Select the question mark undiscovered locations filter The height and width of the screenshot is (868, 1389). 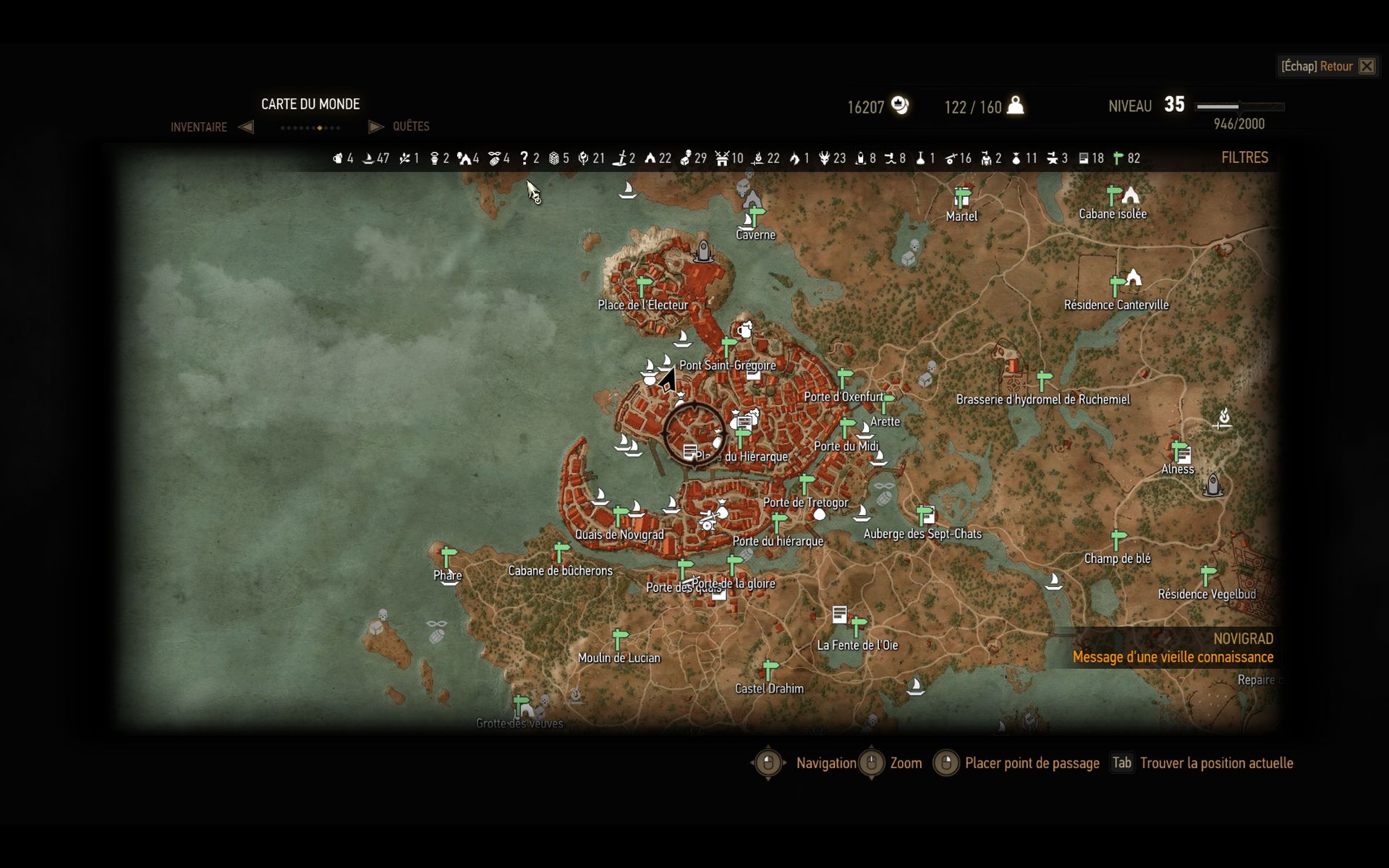(x=524, y=157)
